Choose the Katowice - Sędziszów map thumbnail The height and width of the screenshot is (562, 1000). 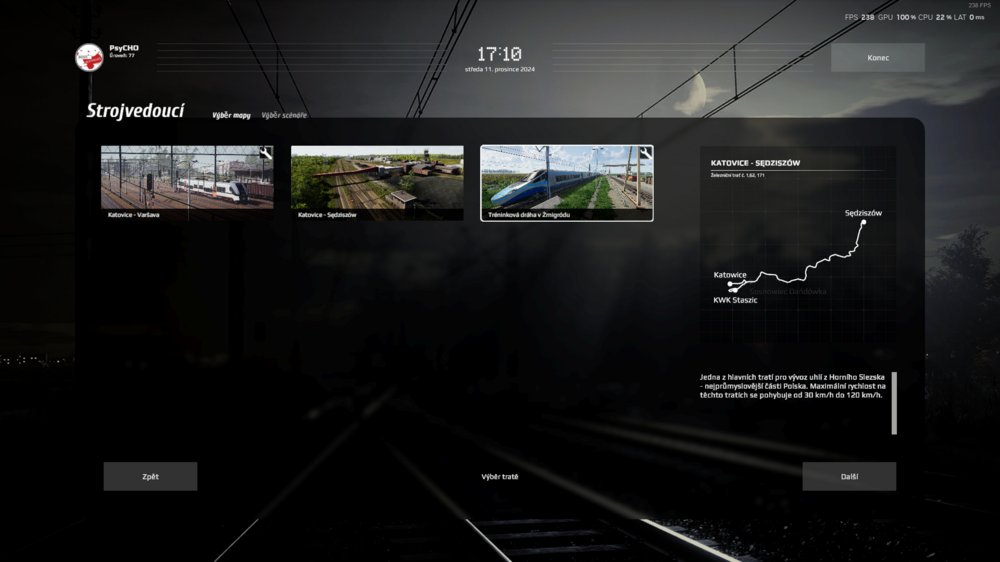pyautogui.click(x=377, y=183)
